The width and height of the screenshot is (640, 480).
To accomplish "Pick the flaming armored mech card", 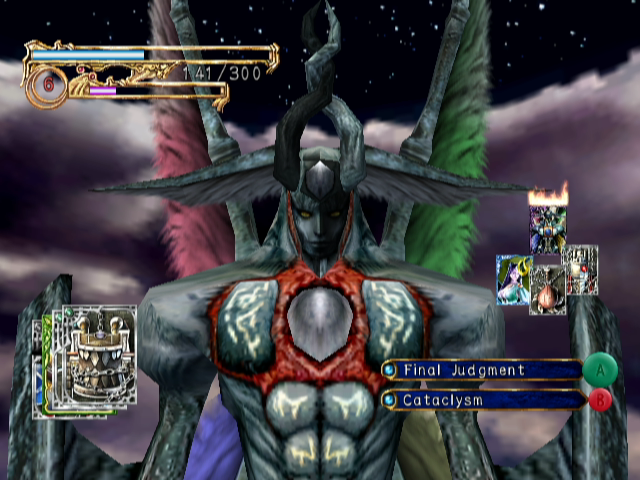I will tap(548, 228).
